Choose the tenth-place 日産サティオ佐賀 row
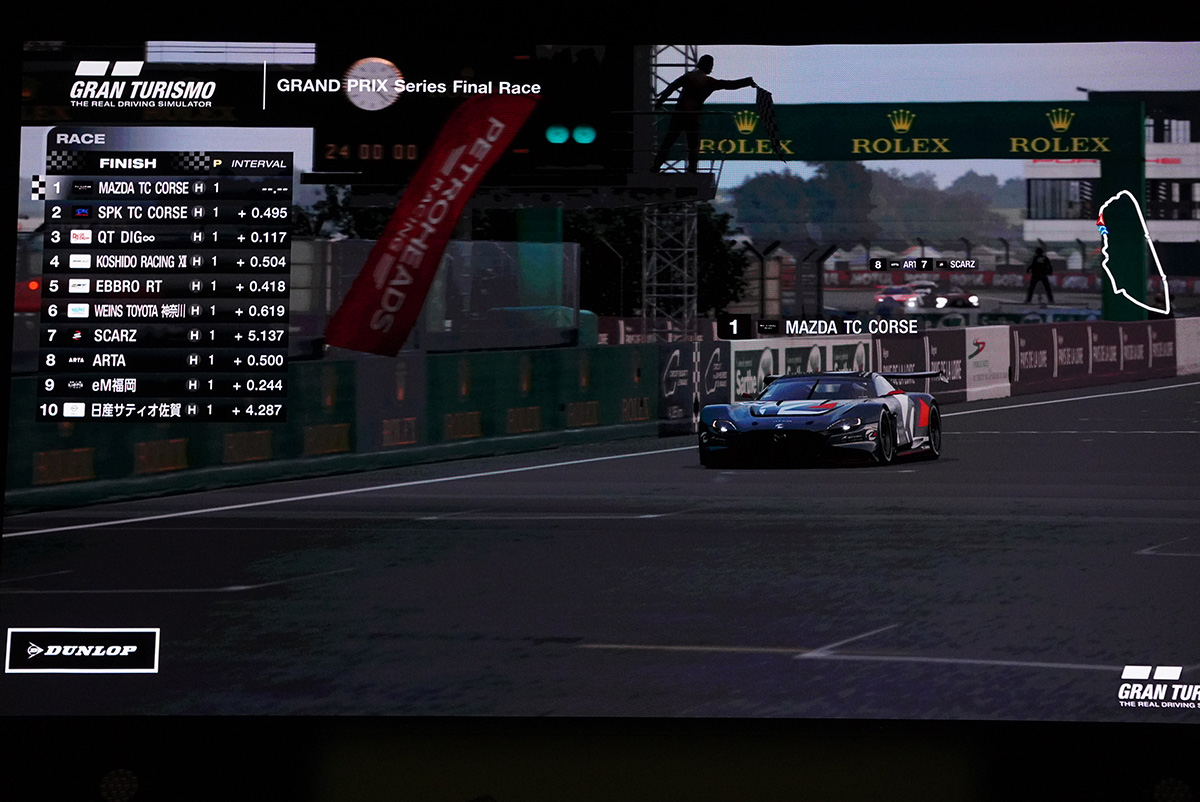The image size is (1200, 802). [x=165, y=409]
